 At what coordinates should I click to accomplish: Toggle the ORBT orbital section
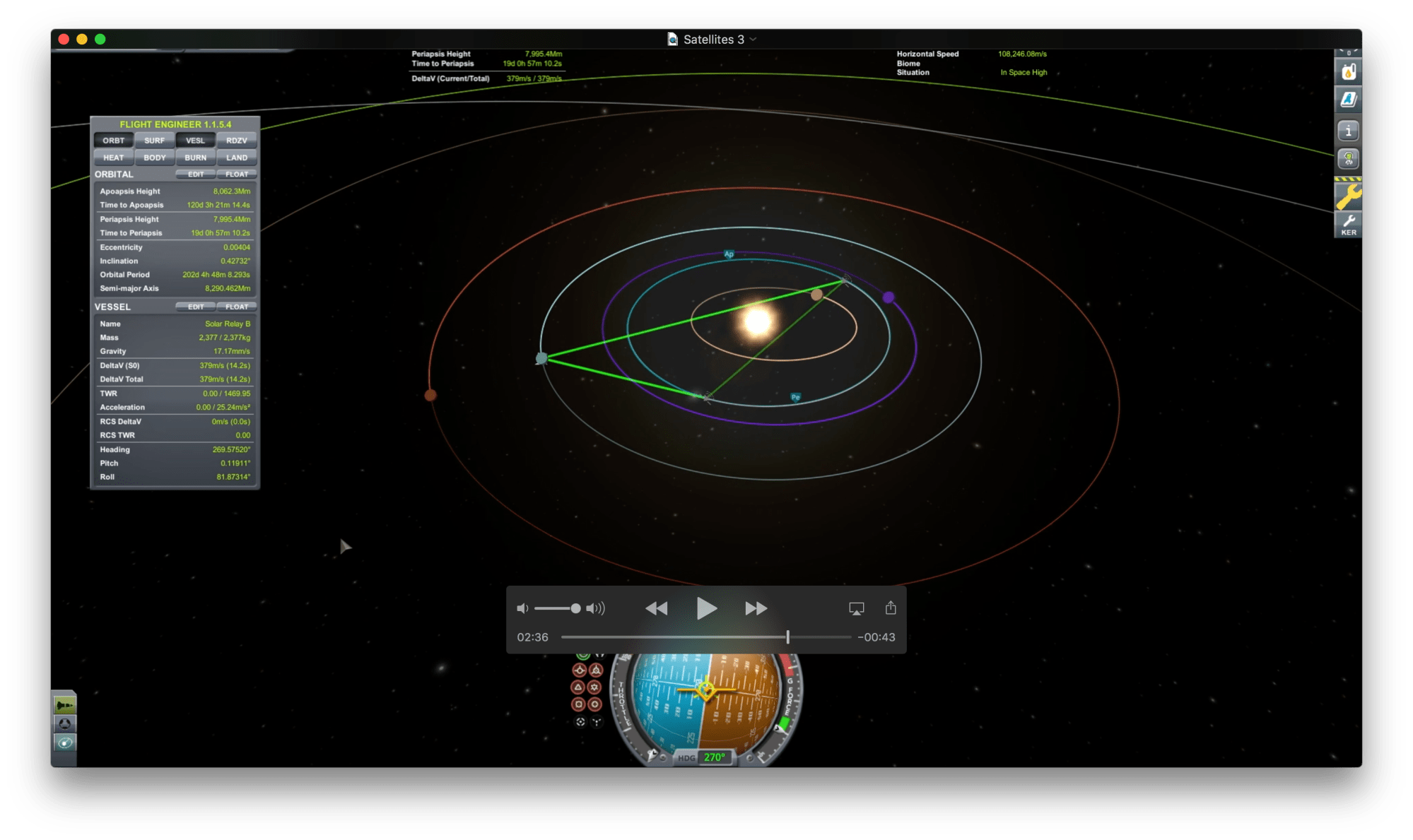coord(113,141)
